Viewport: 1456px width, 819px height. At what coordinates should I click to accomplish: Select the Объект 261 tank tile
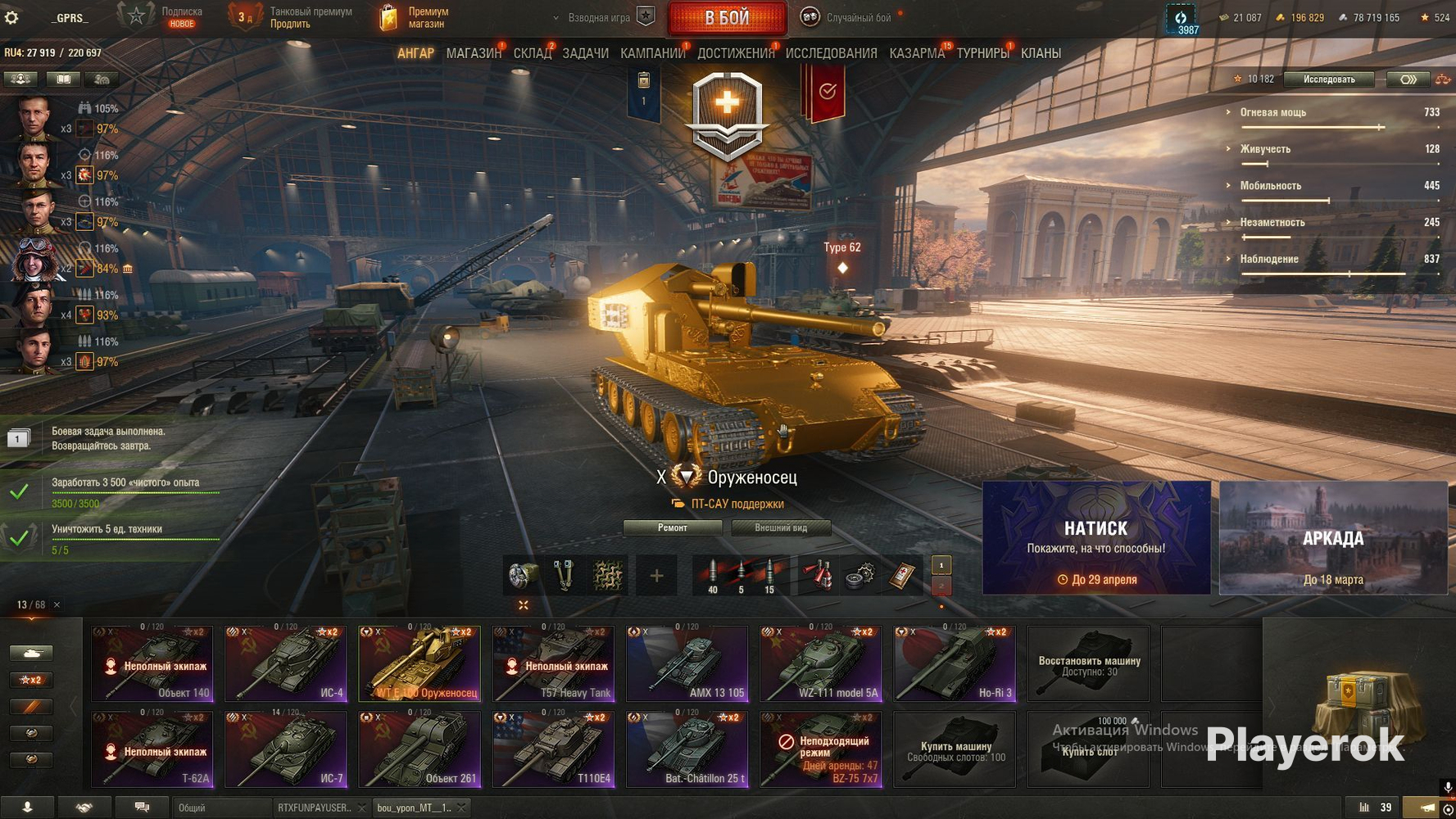(420, 749)
